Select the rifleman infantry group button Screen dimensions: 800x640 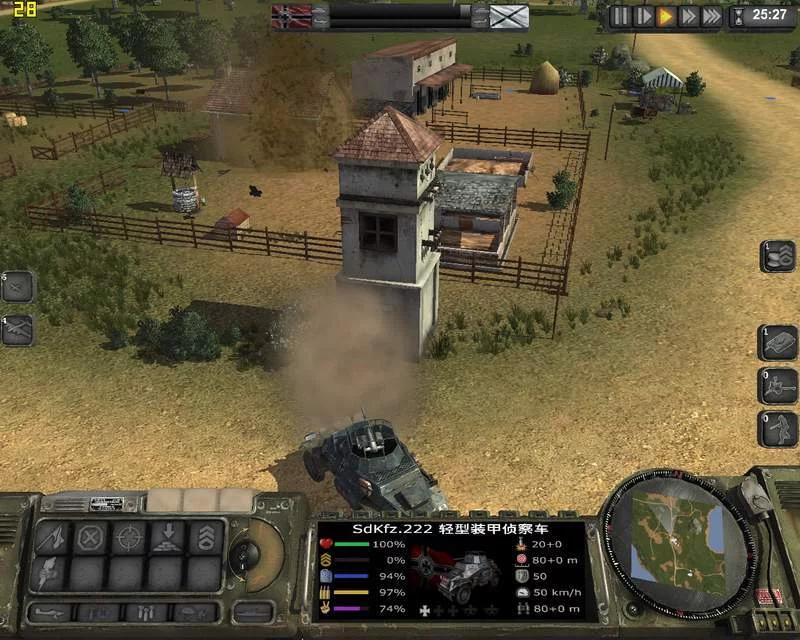pyautogui.click(x=777, y=385)
